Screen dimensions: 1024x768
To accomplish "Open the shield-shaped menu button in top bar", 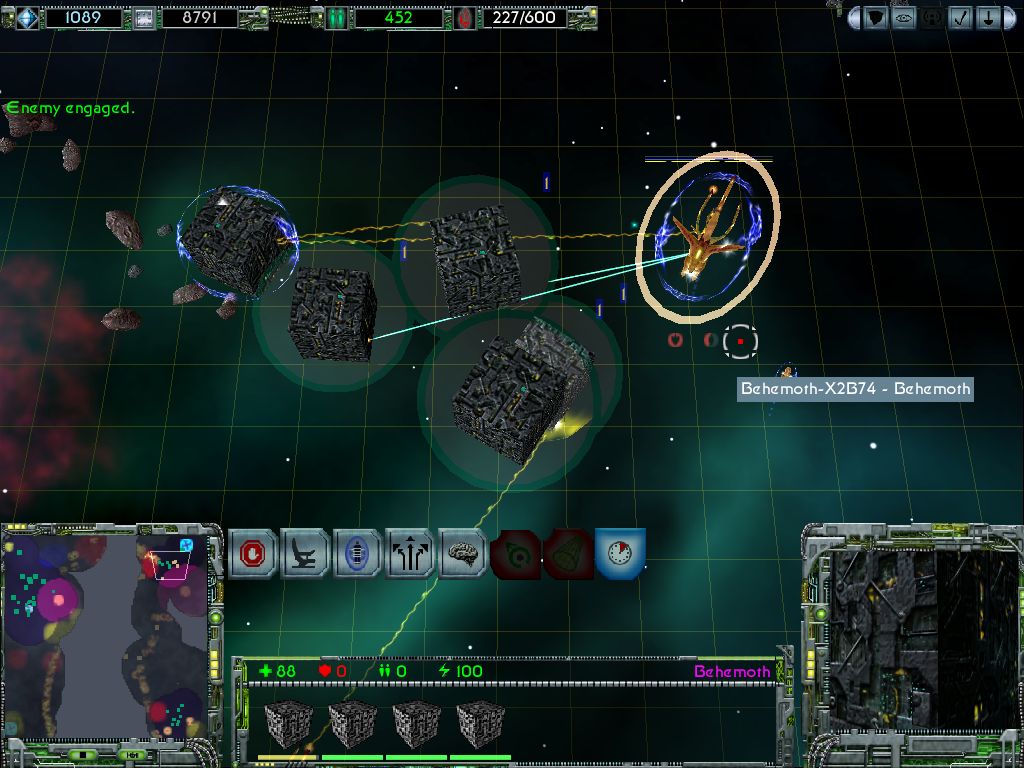I will pos(876,18).
